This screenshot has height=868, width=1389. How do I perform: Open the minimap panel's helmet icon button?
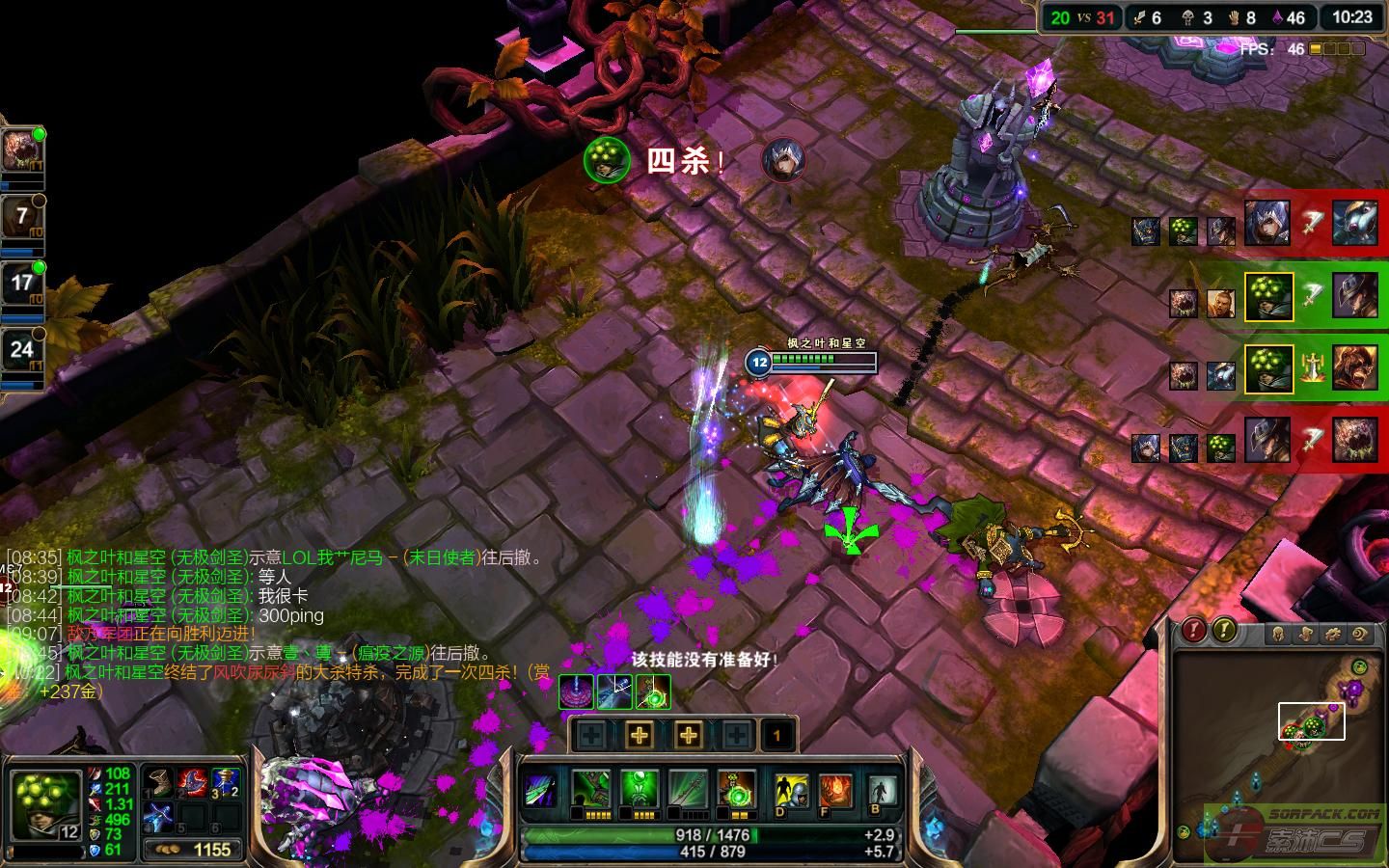coord(1278,634)
